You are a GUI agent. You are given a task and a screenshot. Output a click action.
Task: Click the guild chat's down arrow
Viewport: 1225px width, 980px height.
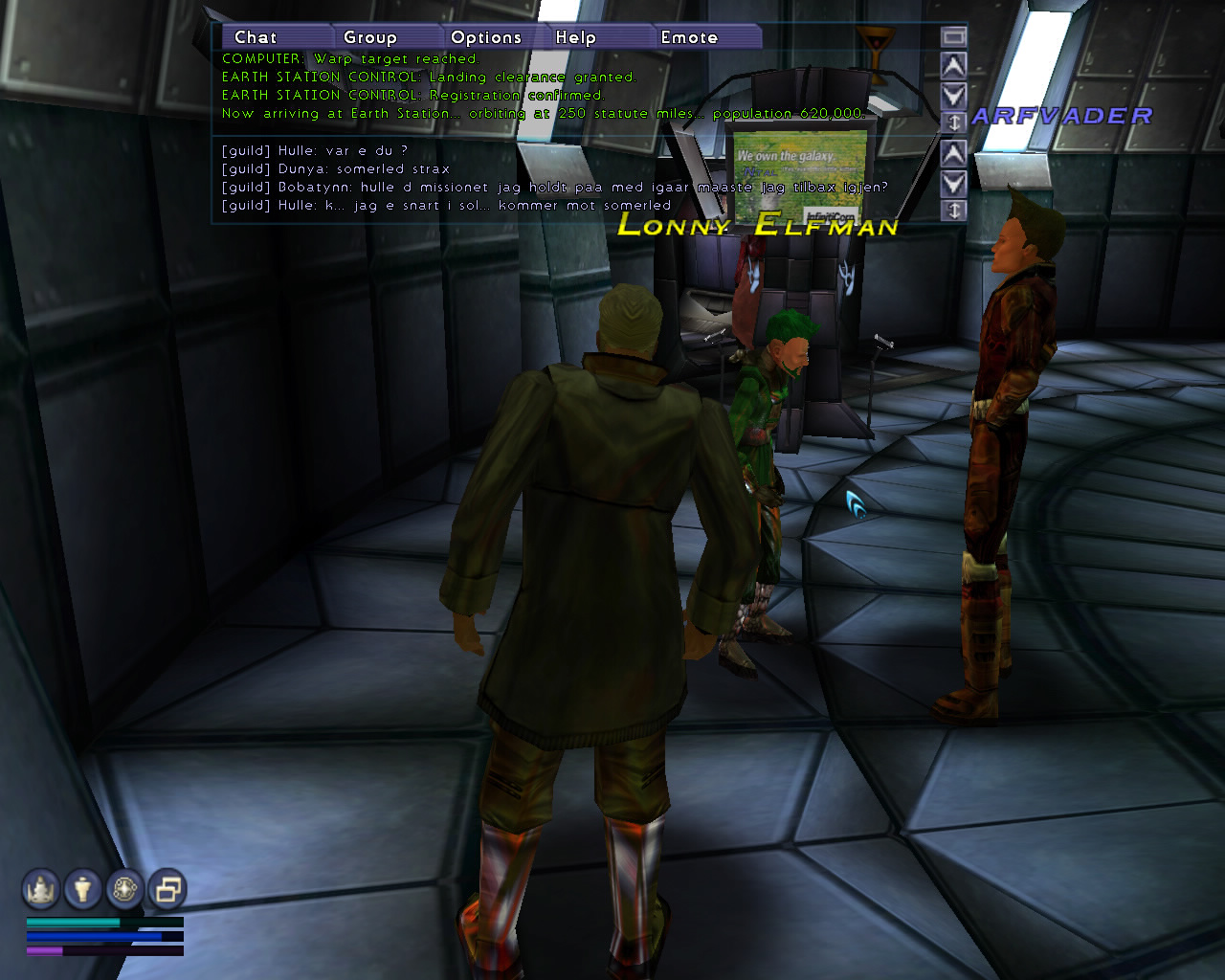click(953, 183)
